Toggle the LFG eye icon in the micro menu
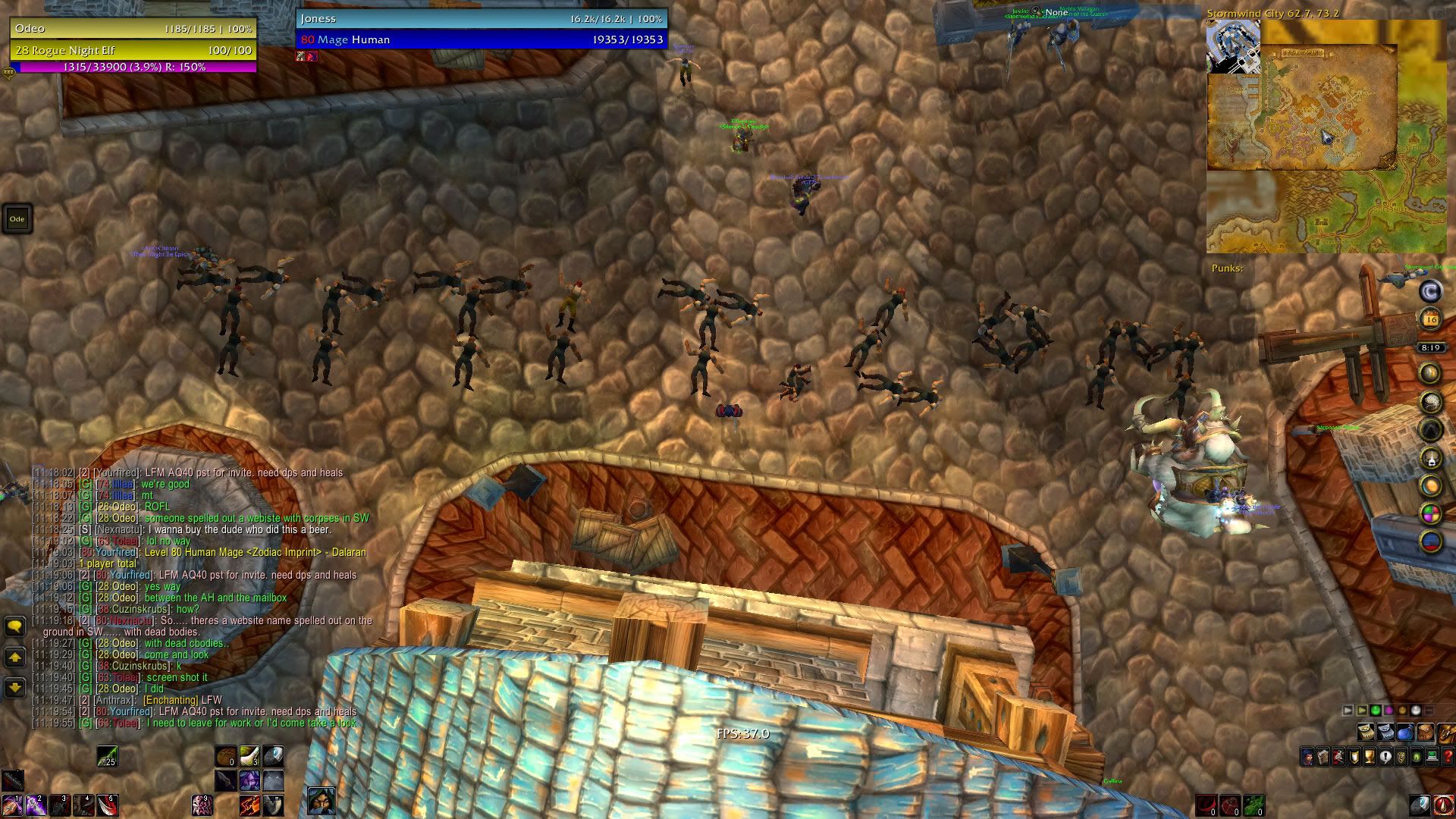The height and width of the screenshot is (819, 1456). (1415, 757)
